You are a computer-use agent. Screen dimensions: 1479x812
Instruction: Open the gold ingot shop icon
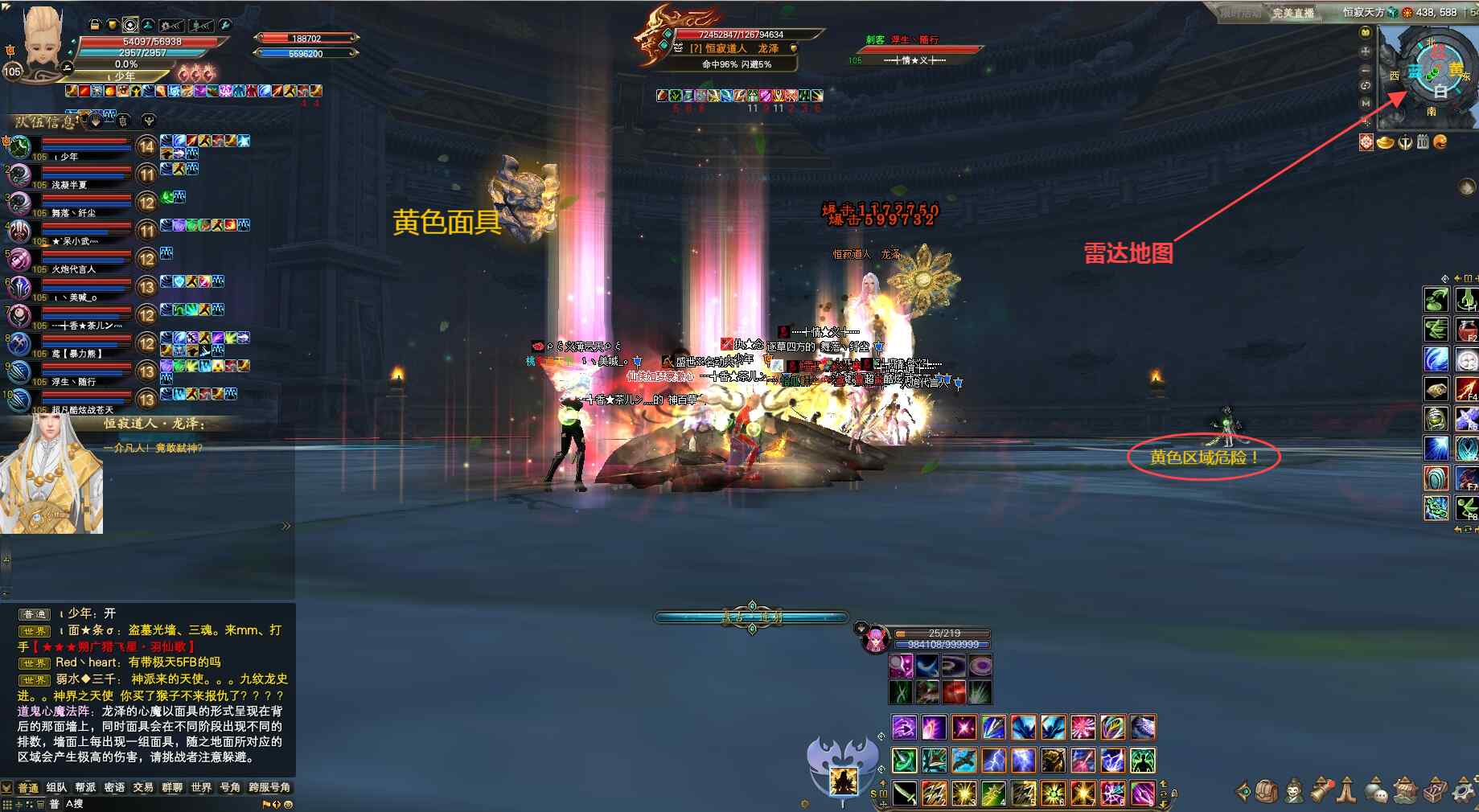(x=1385, y=142)
